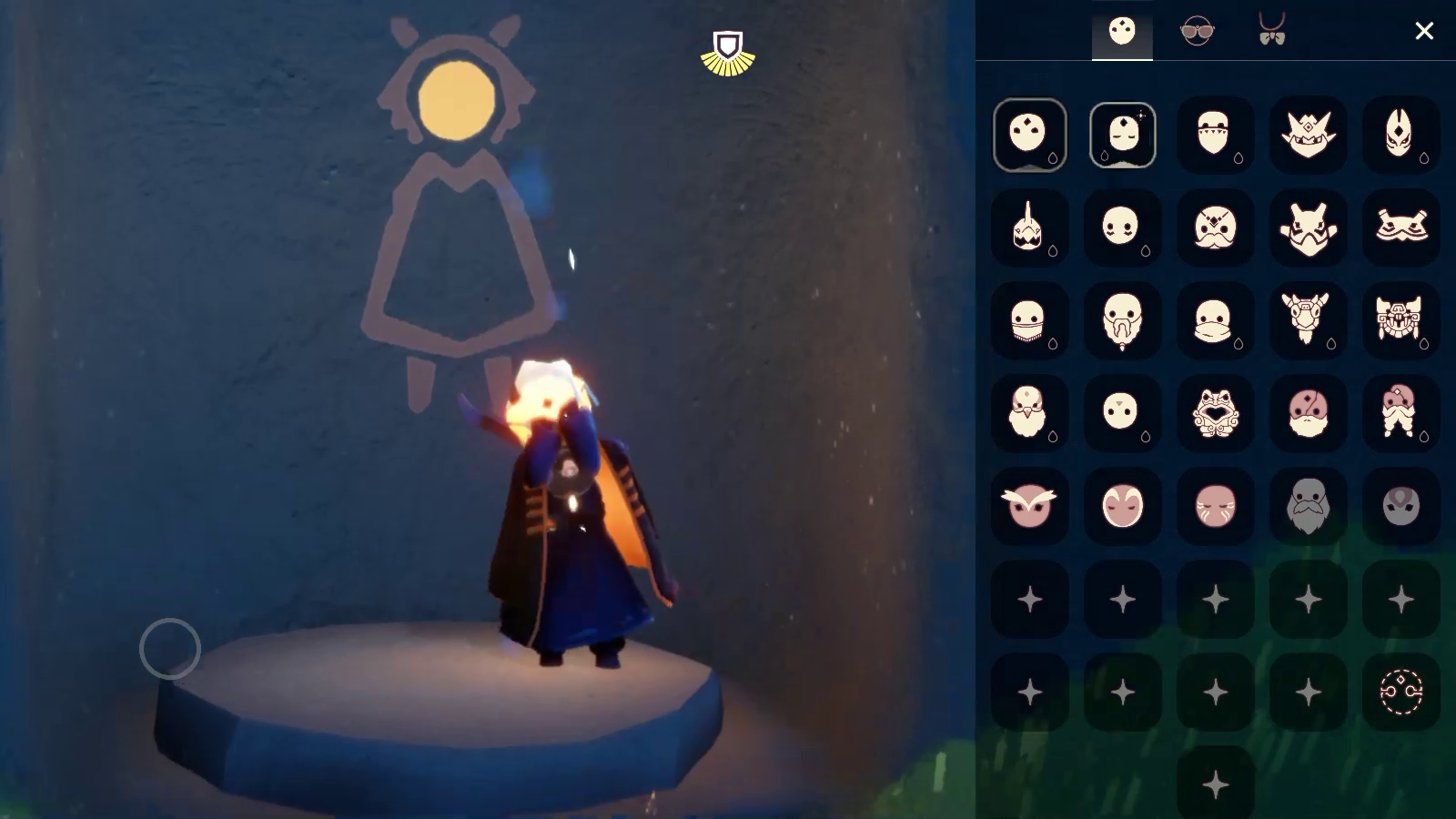Equip the grey bearded elder mask
1456x819 pixels.
[1308, 506]
